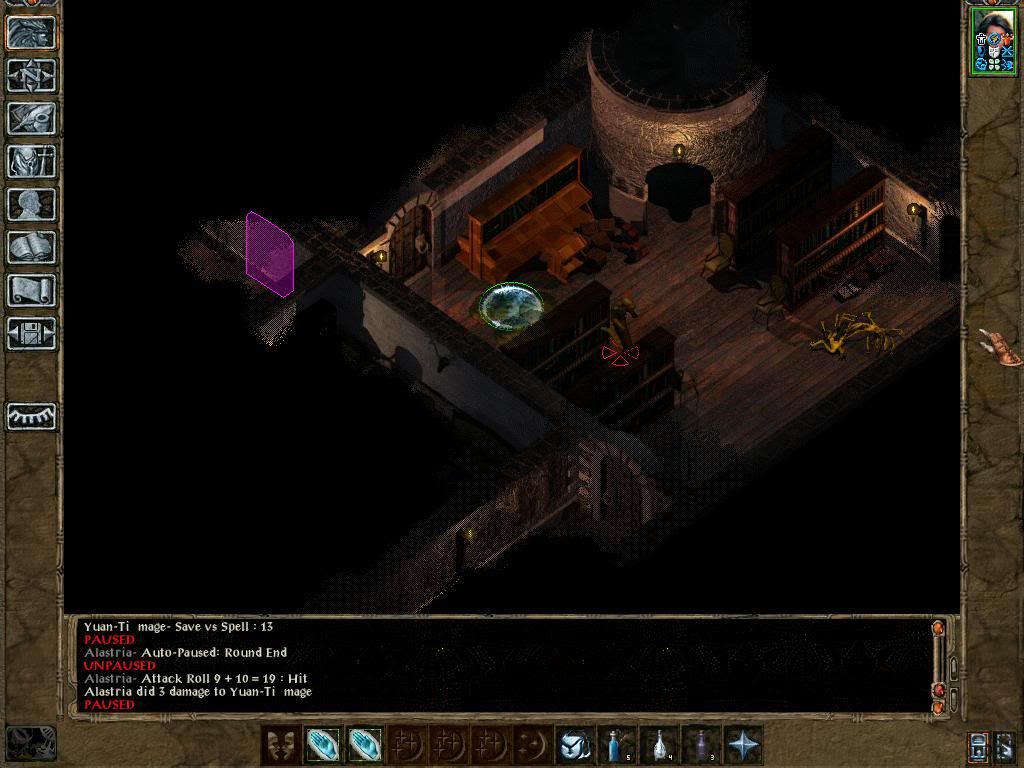Open the area map with compass icon
The image size is (1024, 768).
pyautogui.click(x=31, y=75)
